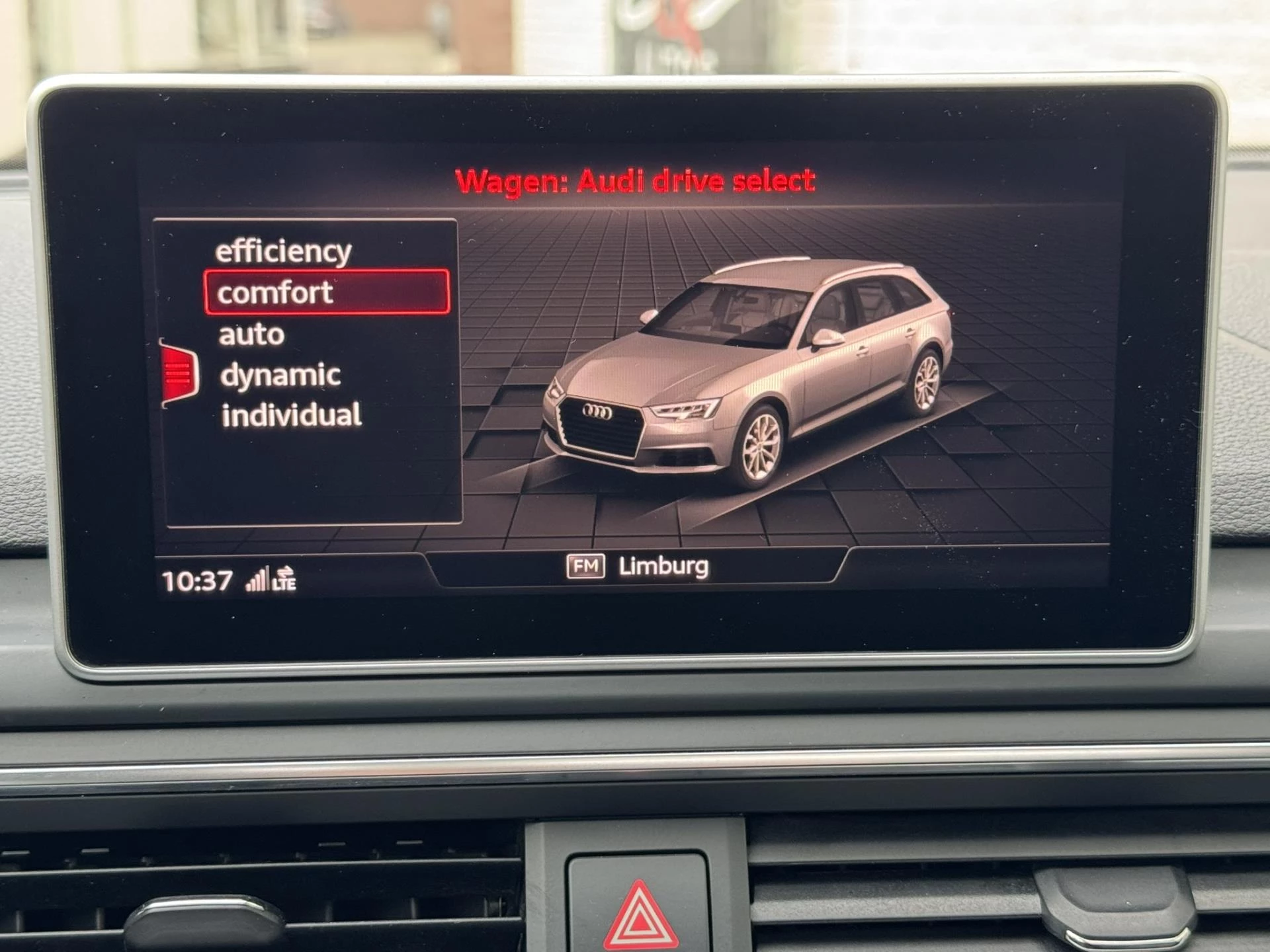Screen dimensions: 1270x952
Task: Tap the cellular signal strength bars icon
Action: (x=261, y=580)
